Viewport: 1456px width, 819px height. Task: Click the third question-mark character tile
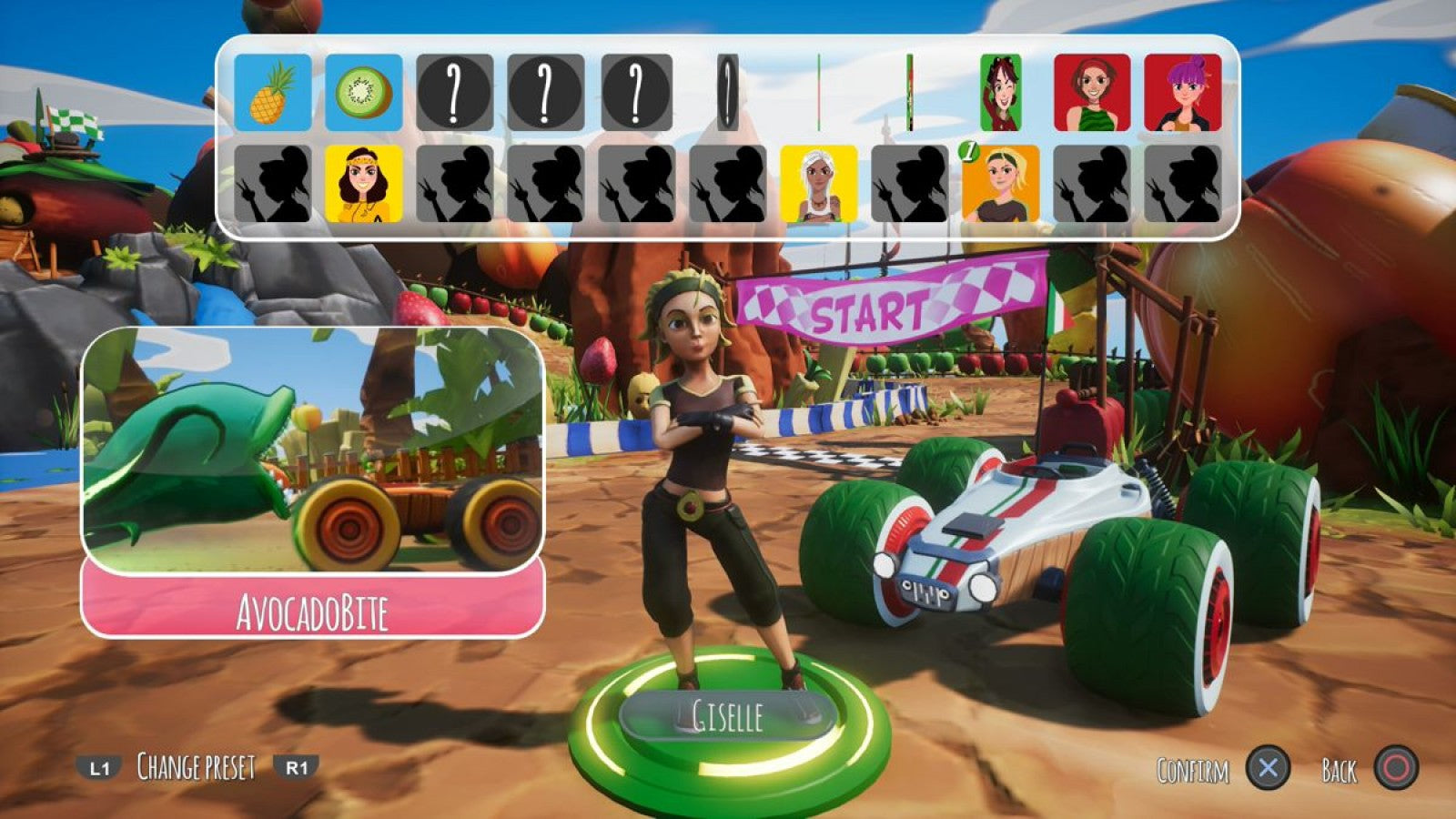click(x=637, y=90)
